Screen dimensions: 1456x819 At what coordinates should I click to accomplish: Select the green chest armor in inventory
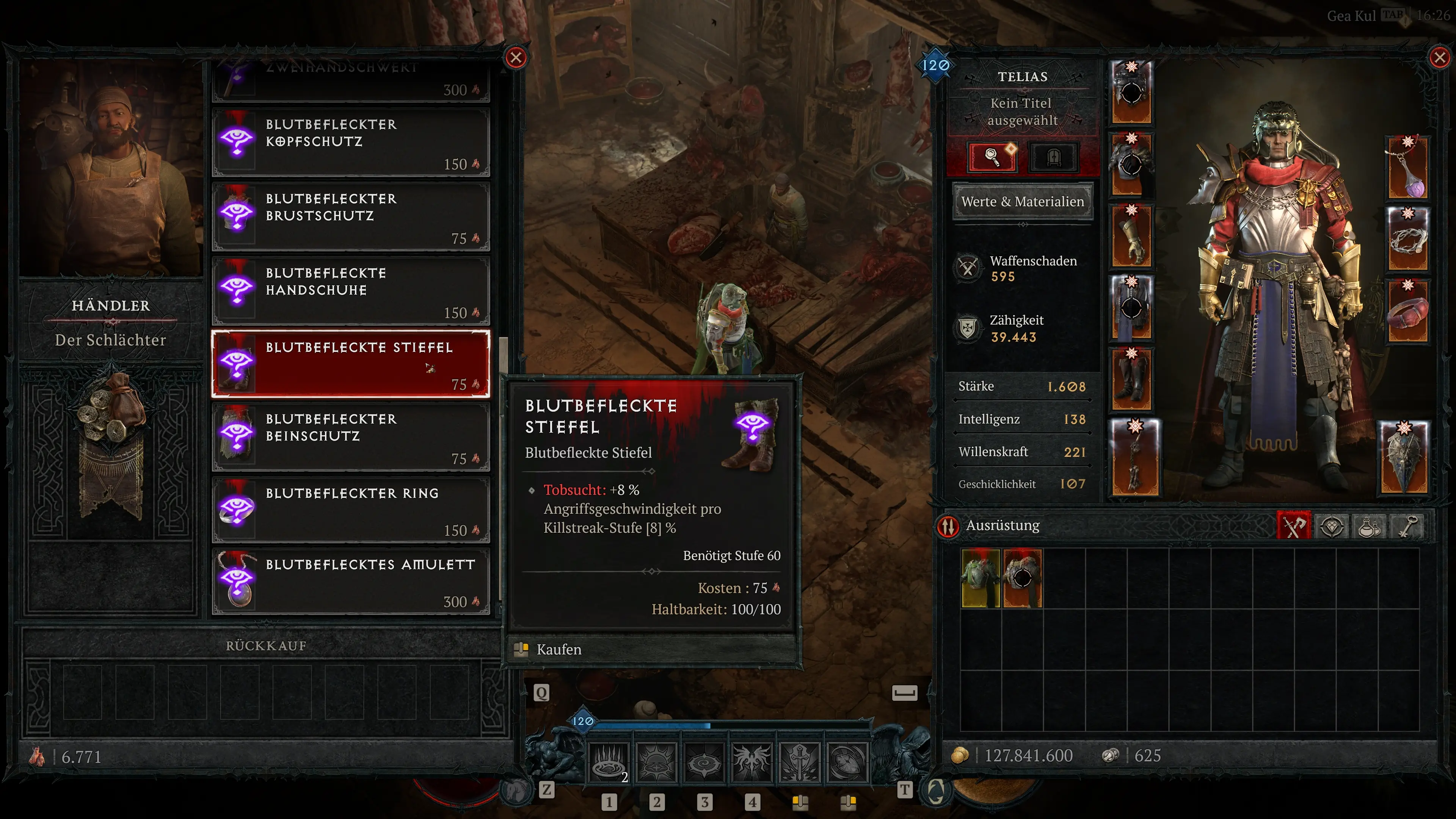(x=981, y=577)
